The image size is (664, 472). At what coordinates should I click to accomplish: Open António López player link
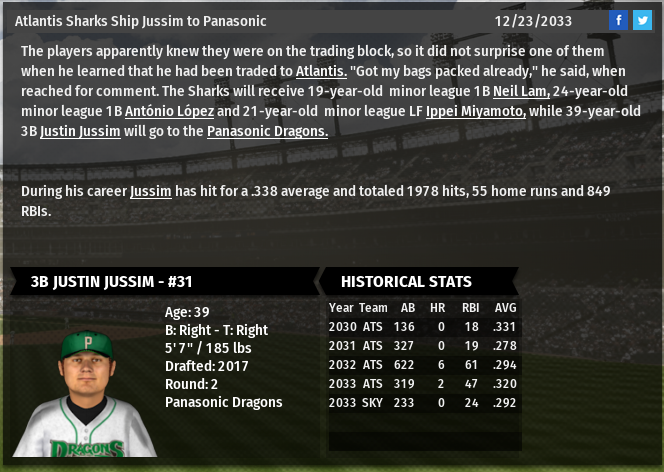pos(169,111)
